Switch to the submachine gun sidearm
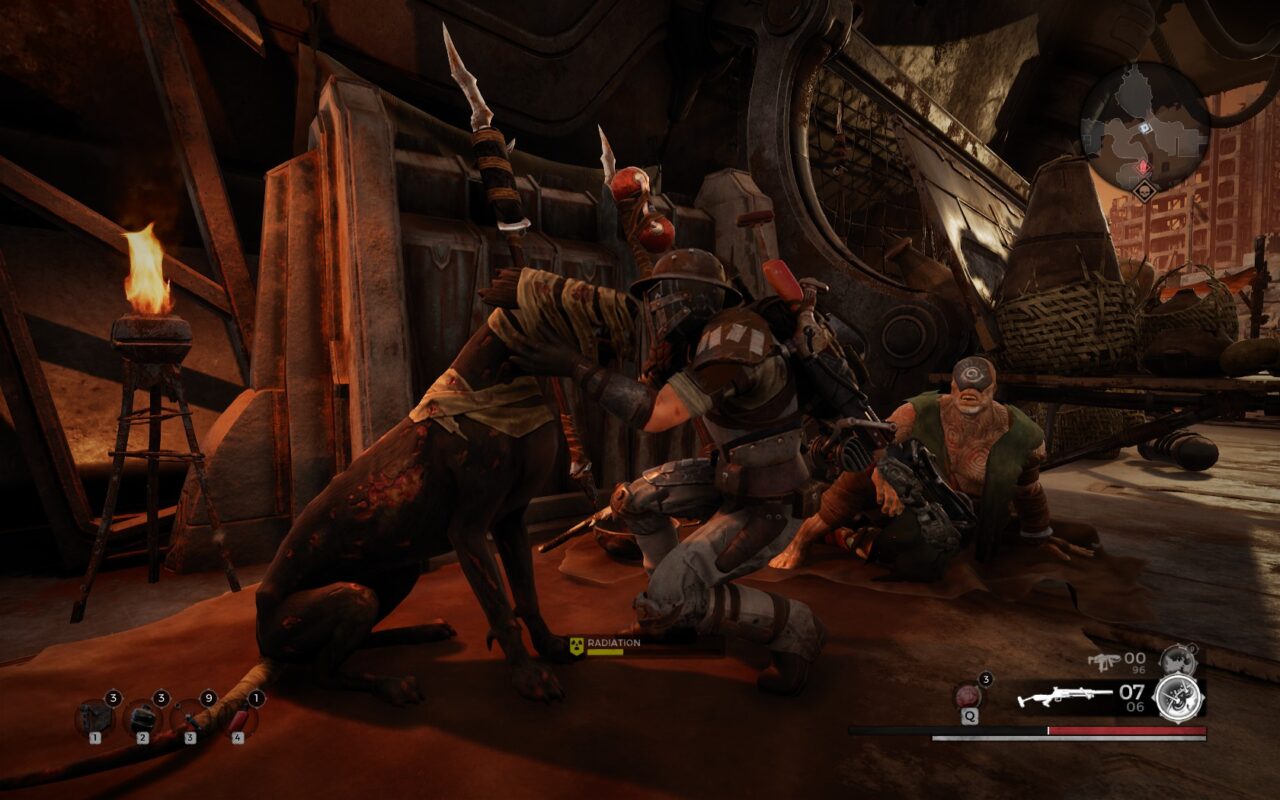 click(x=1105, y=660)
